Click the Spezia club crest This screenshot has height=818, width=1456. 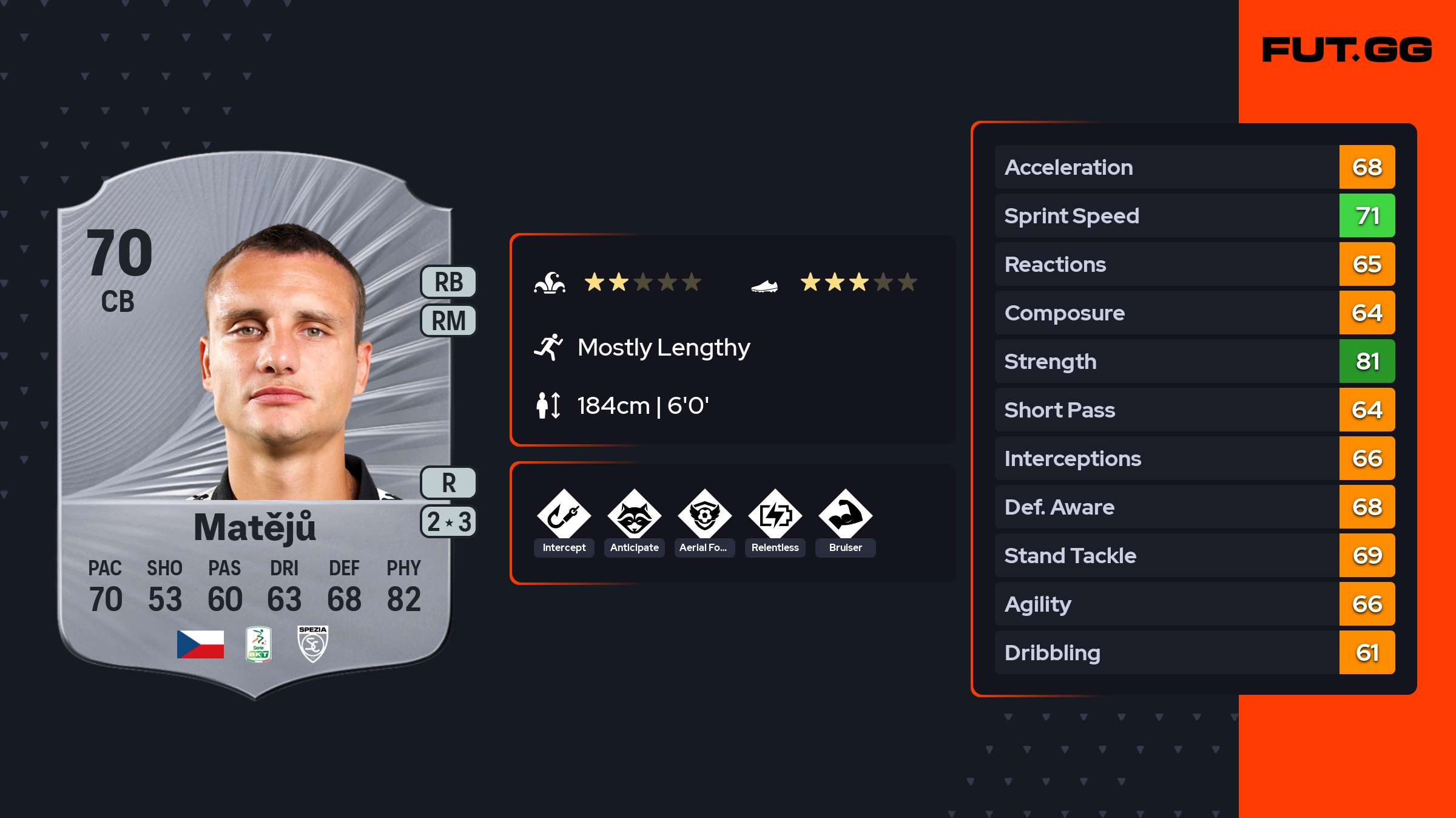tap(312, 644)
